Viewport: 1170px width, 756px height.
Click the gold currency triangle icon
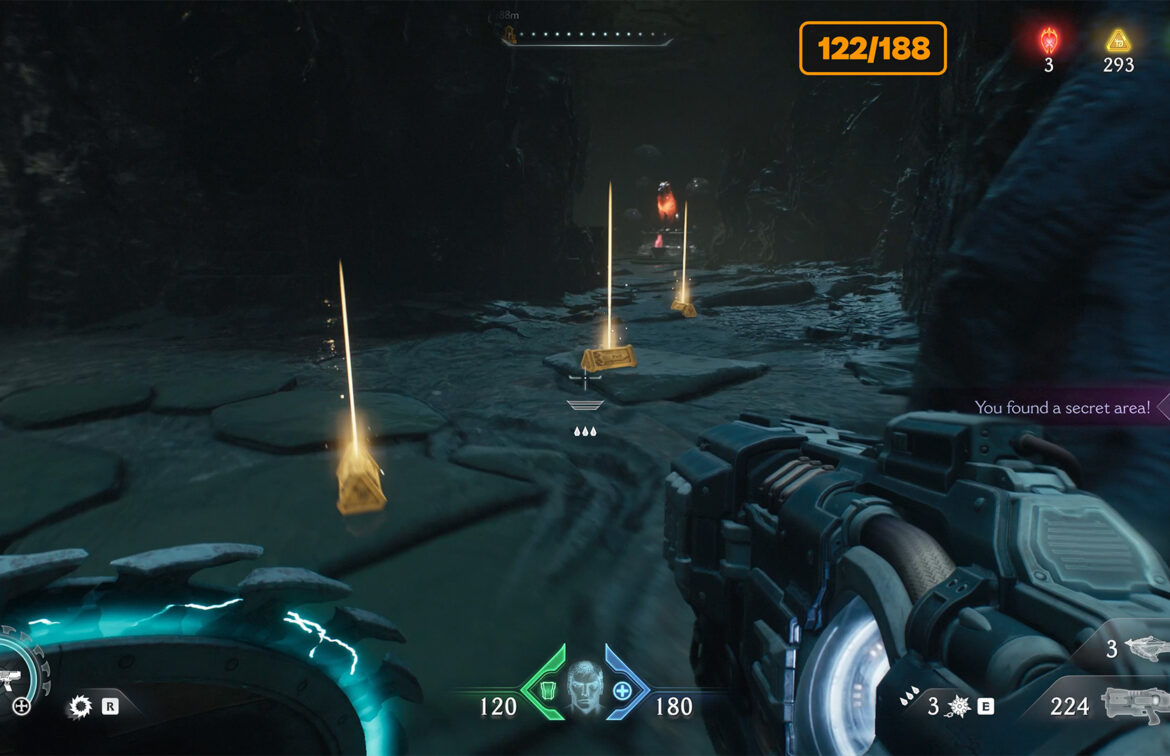pos(1117,41)
